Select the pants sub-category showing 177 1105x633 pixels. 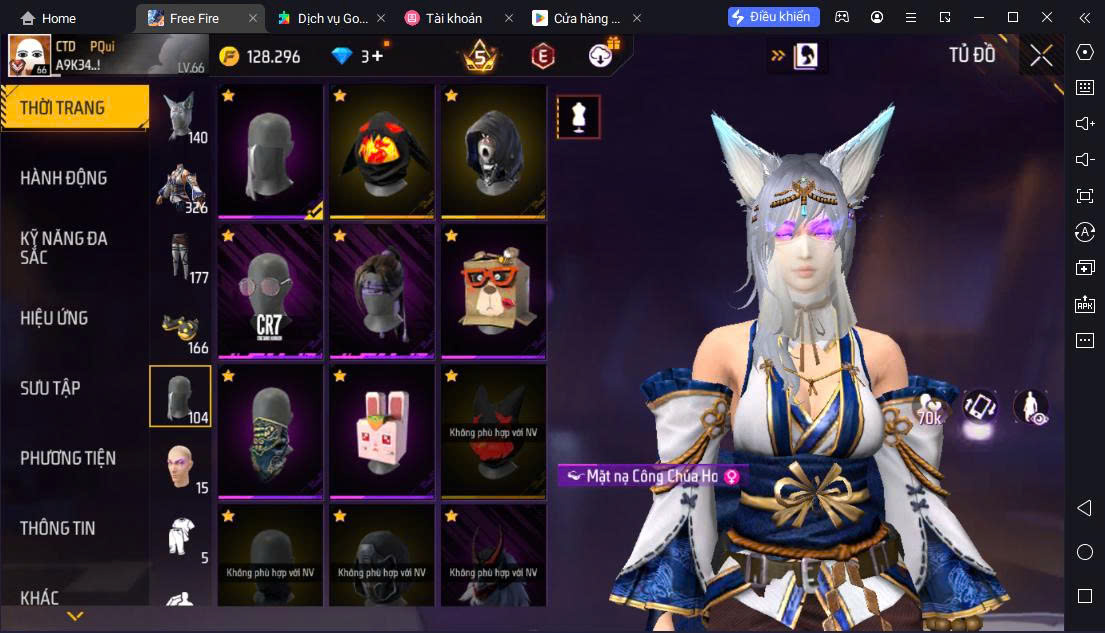point(181,257)
